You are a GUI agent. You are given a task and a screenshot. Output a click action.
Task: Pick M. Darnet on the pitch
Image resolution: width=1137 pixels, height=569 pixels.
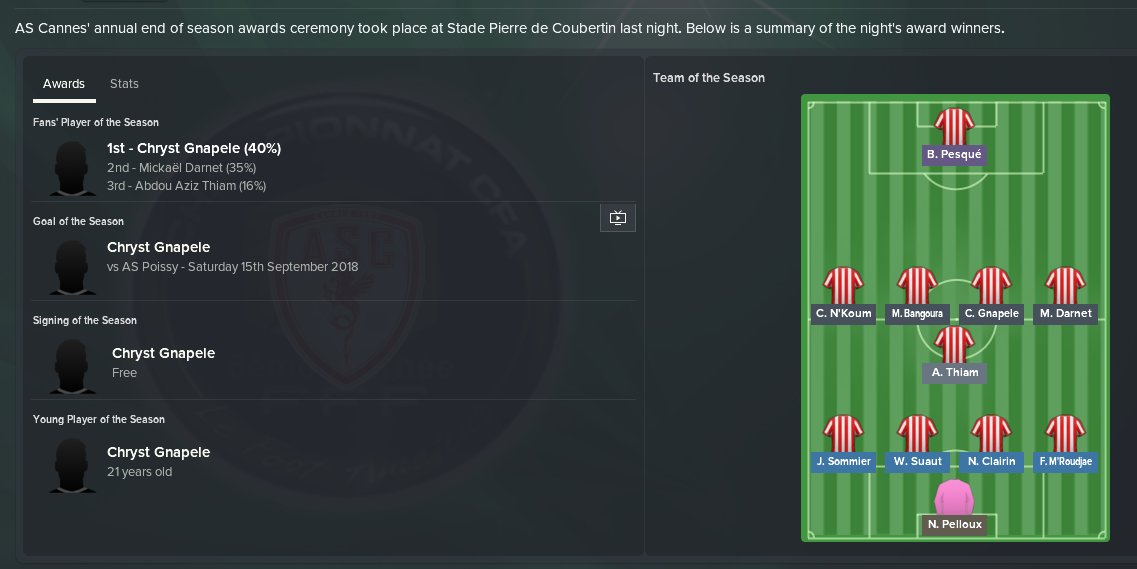1065,313
